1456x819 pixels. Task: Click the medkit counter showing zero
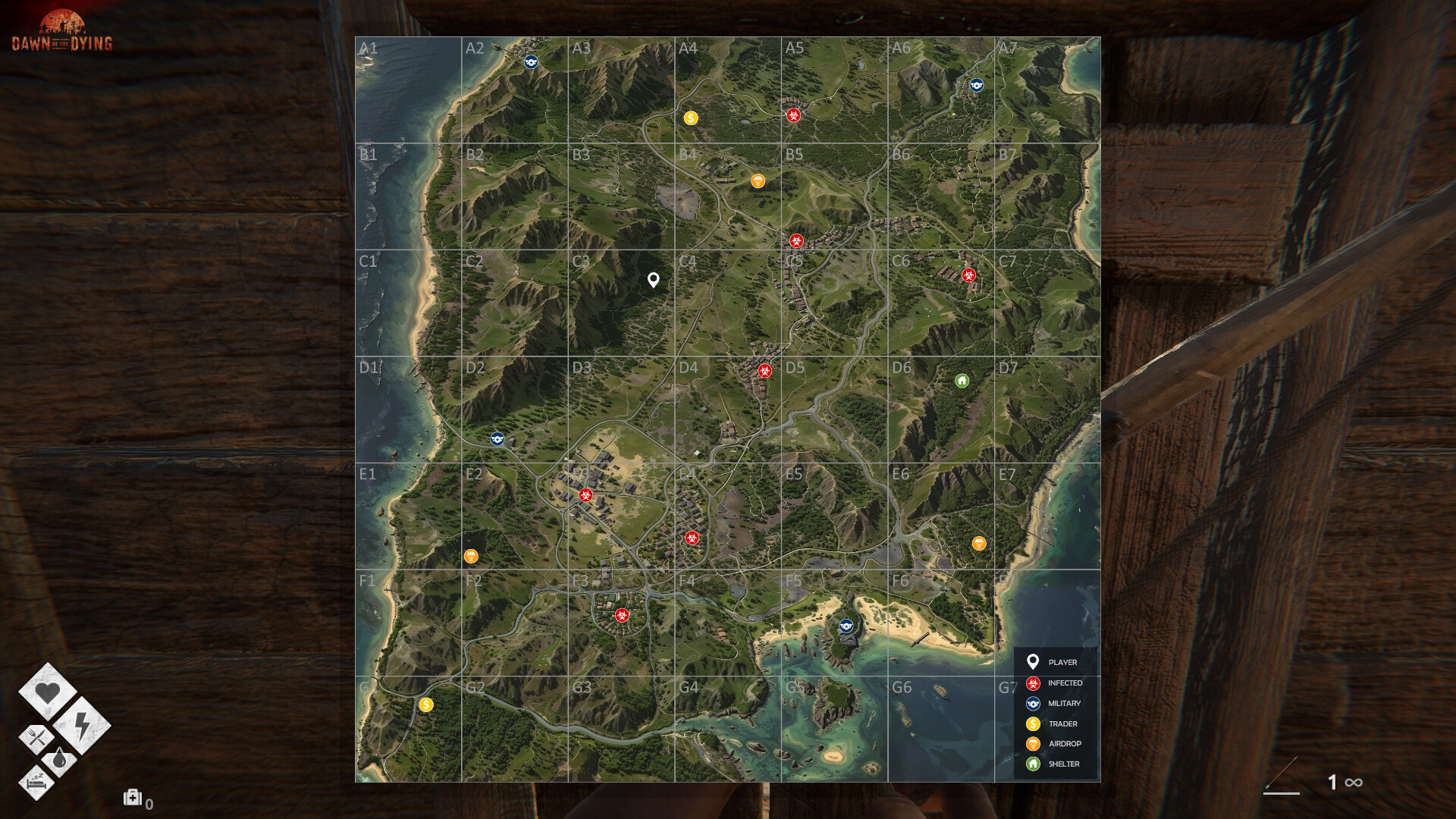136,799
